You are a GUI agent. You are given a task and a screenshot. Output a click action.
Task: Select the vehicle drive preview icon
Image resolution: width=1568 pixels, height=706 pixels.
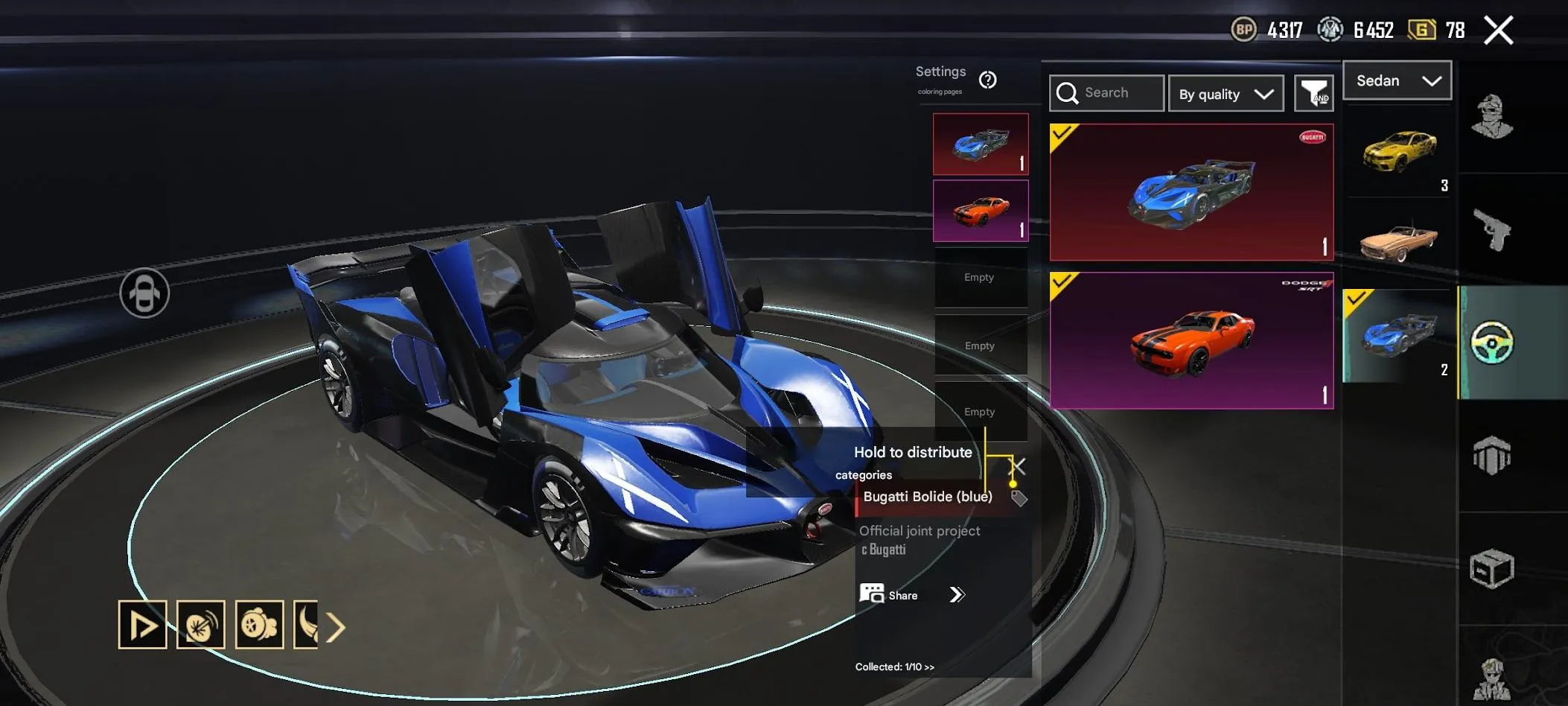pos(141,624)
